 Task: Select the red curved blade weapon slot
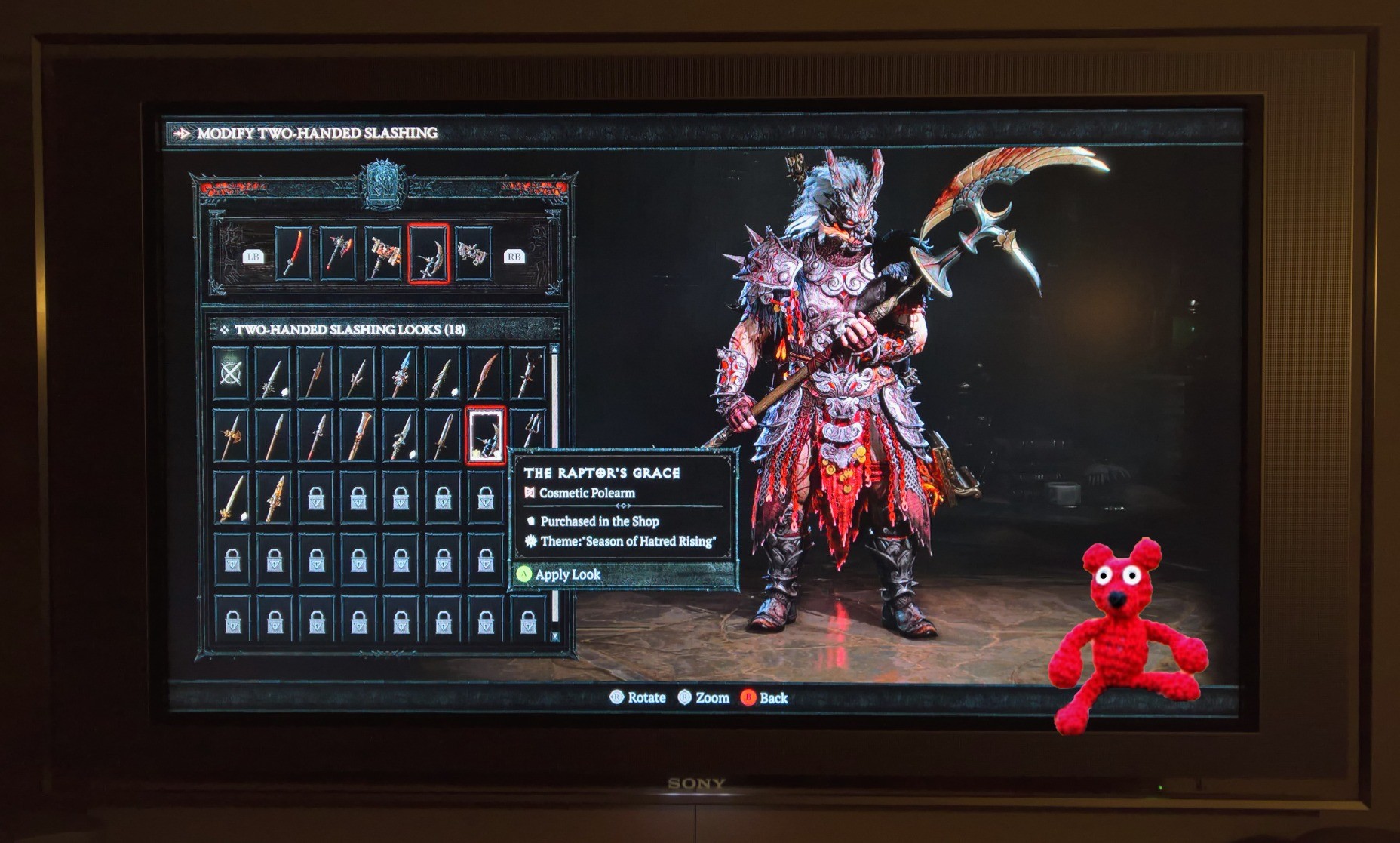point(293,254)
